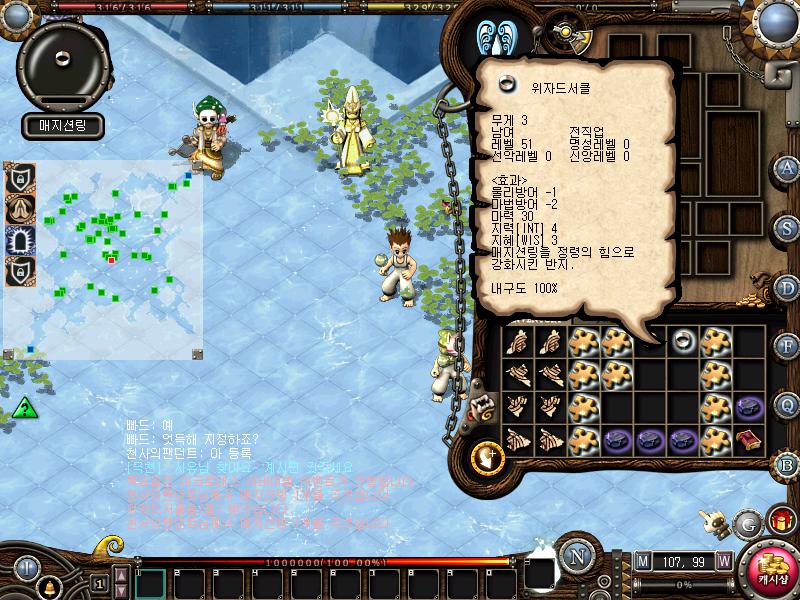
Task: Click the round Q side button
Action: [788, 405]
